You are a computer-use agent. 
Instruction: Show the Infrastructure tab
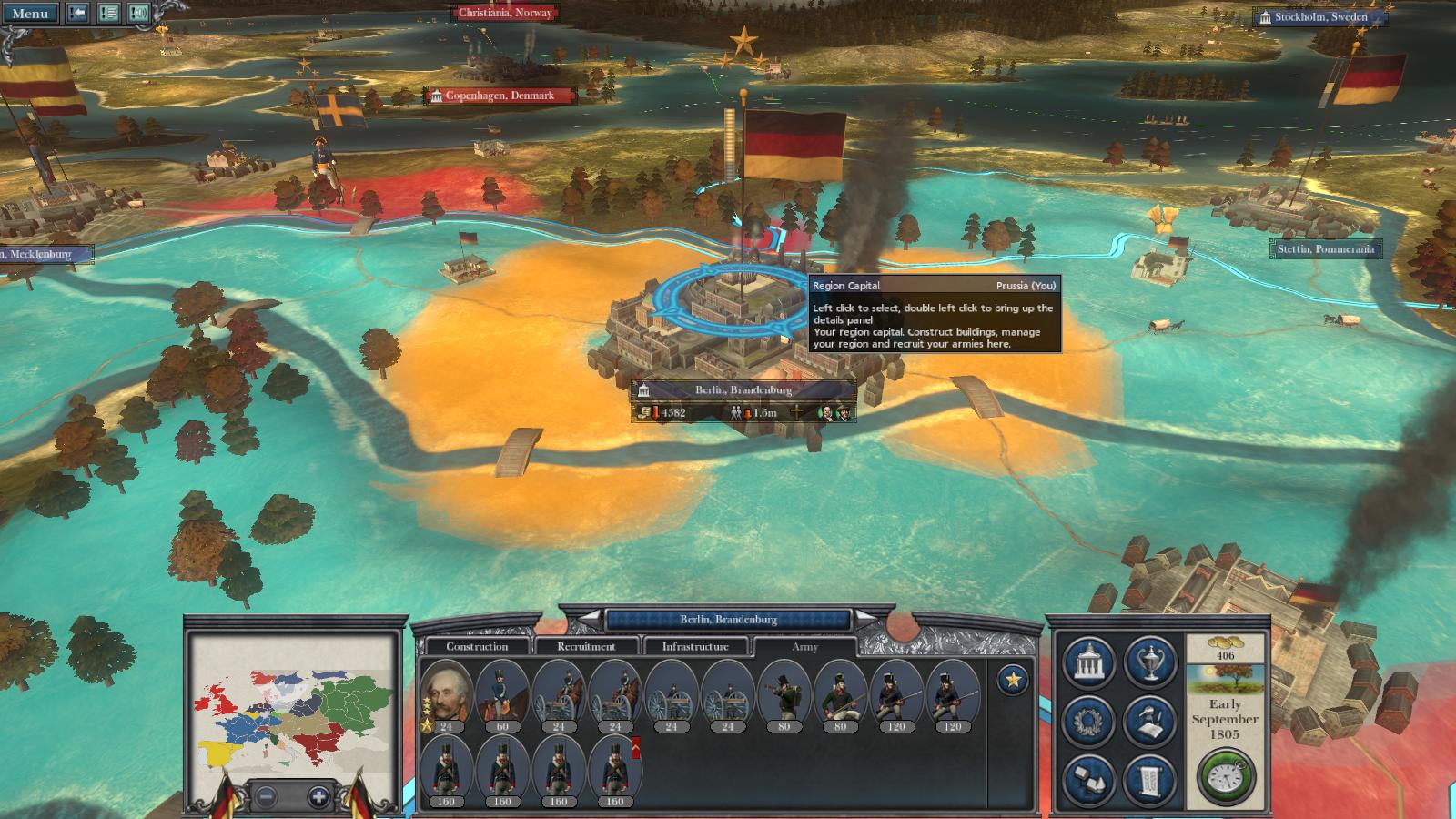[695, 647]
